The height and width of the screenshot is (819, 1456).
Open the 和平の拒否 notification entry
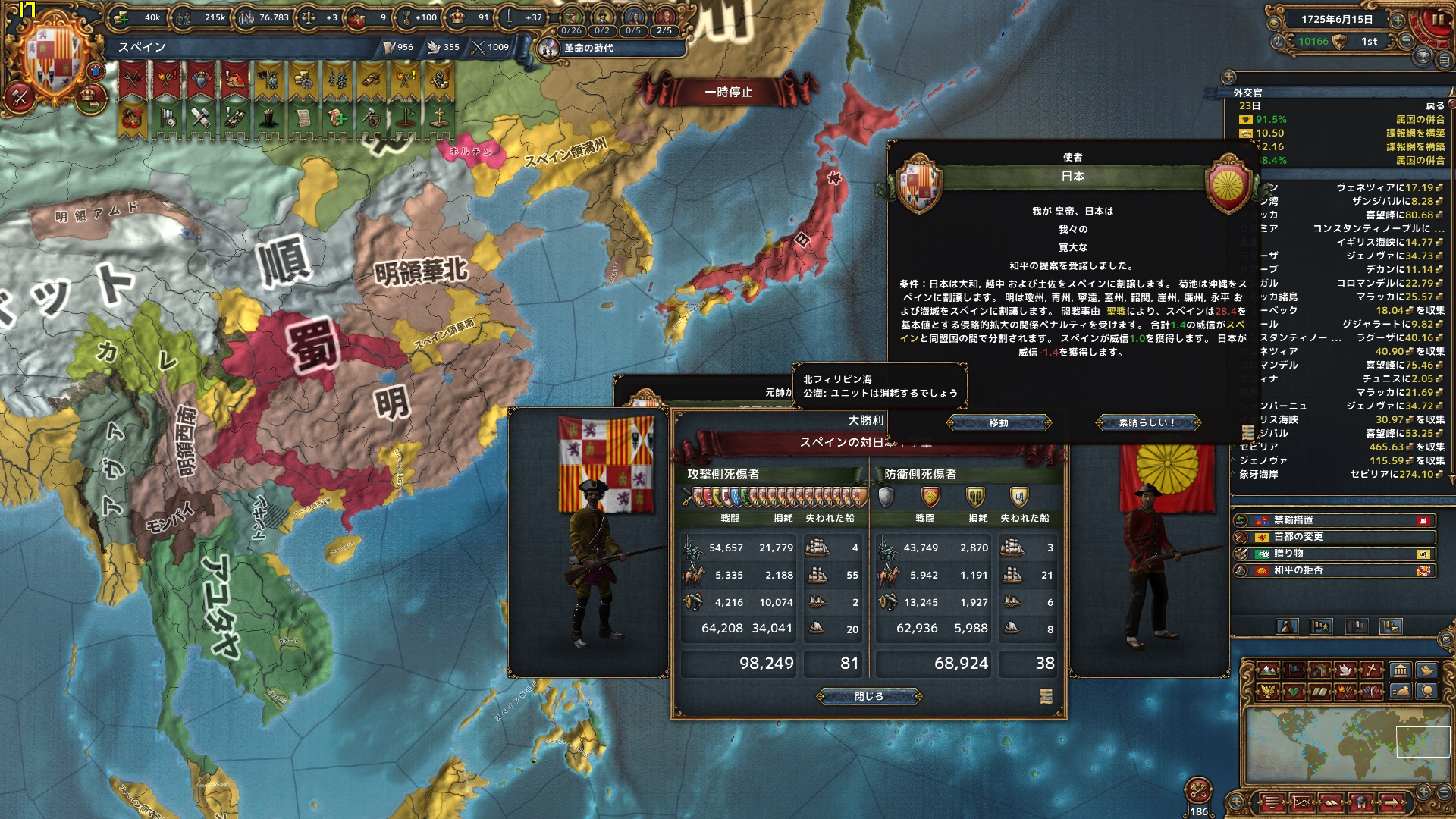[x=1333, y=570]
